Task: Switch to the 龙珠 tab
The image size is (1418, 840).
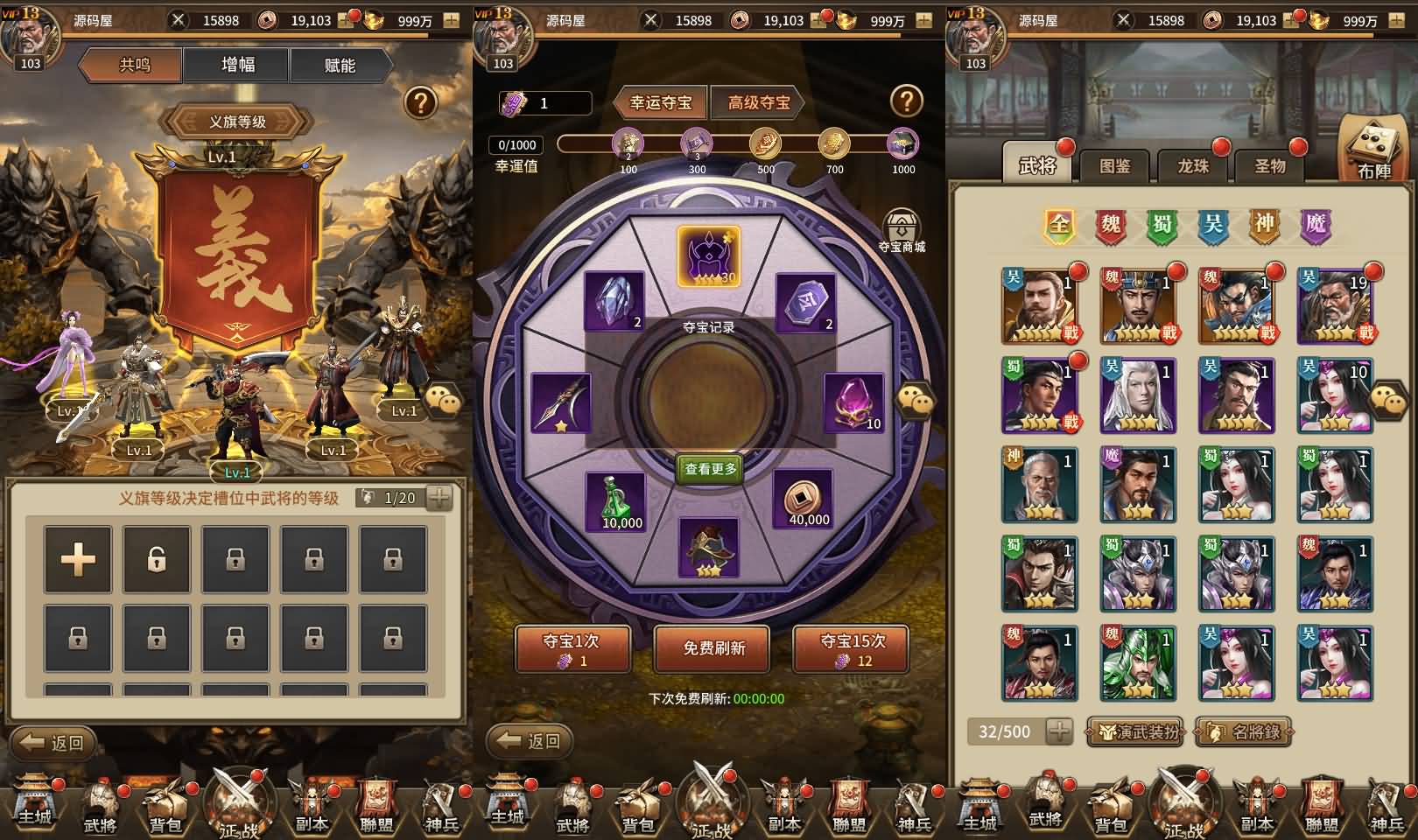Action: click(1192, 165)
